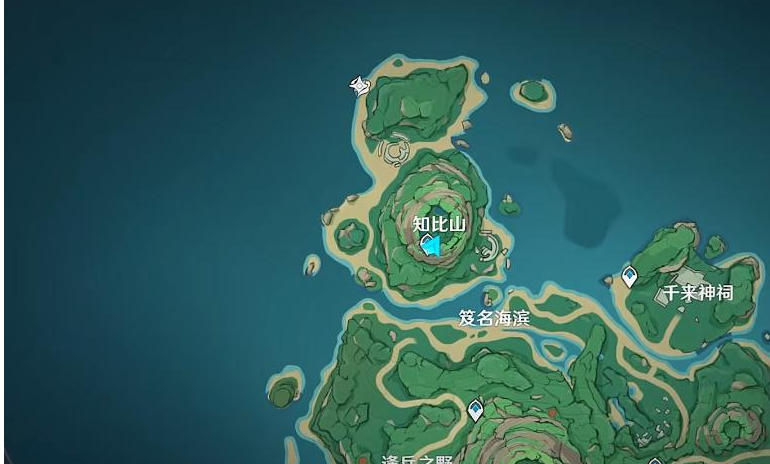Select the teleport waypoint near 千来神祠

click(629, 277)
